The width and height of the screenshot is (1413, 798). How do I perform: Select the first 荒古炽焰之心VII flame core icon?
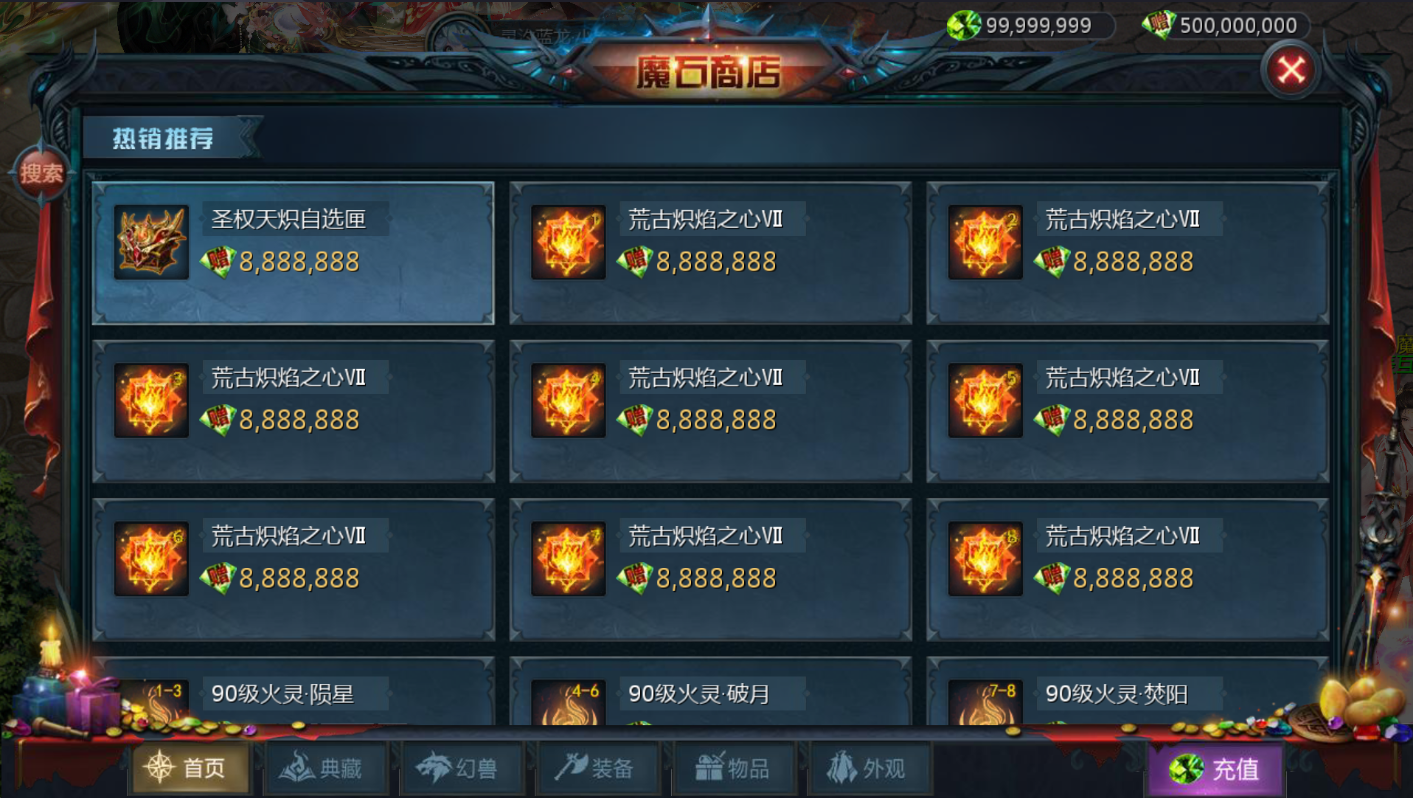(568, 243)
